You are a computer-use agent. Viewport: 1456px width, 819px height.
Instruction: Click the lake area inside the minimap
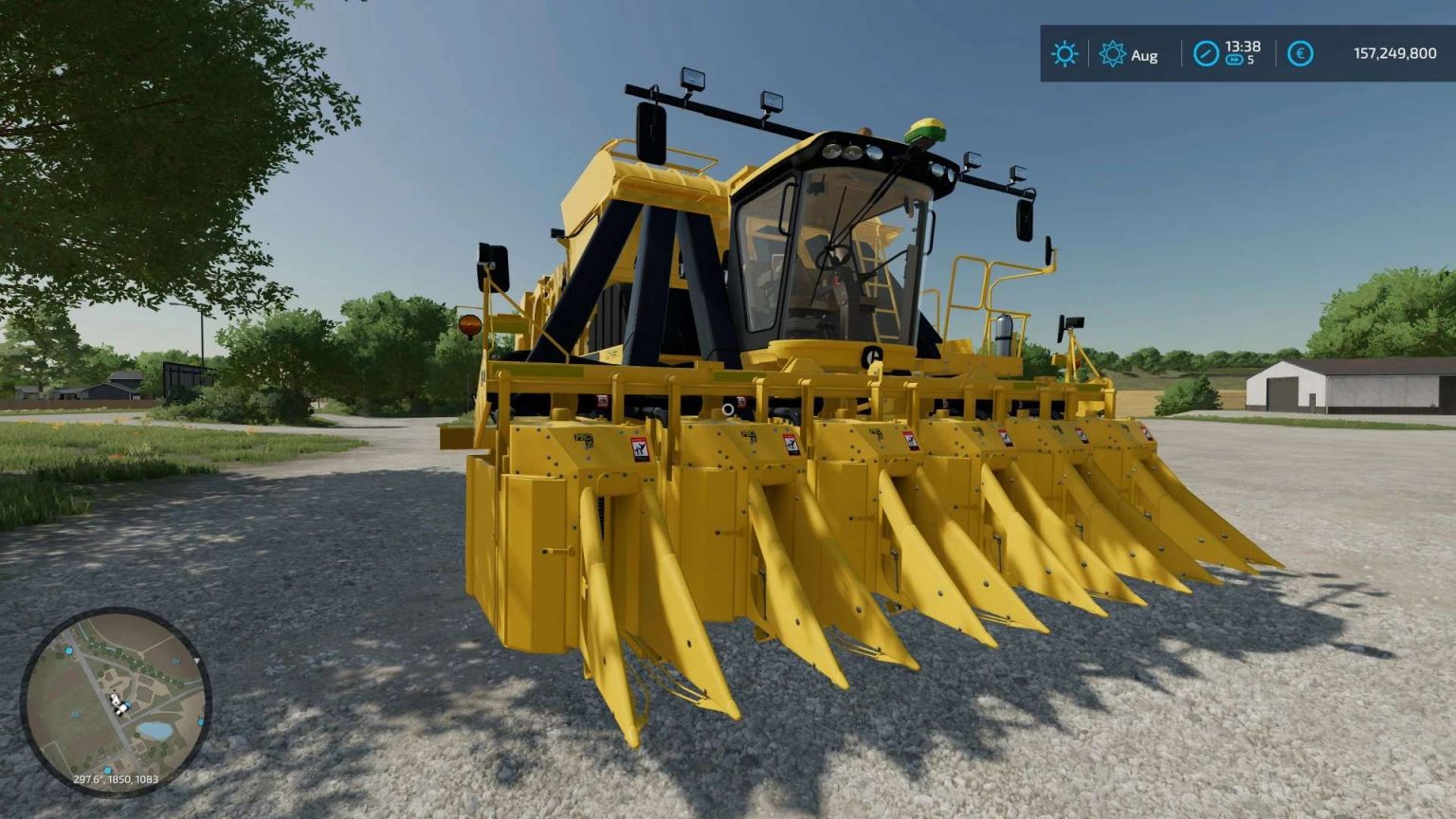155,728
